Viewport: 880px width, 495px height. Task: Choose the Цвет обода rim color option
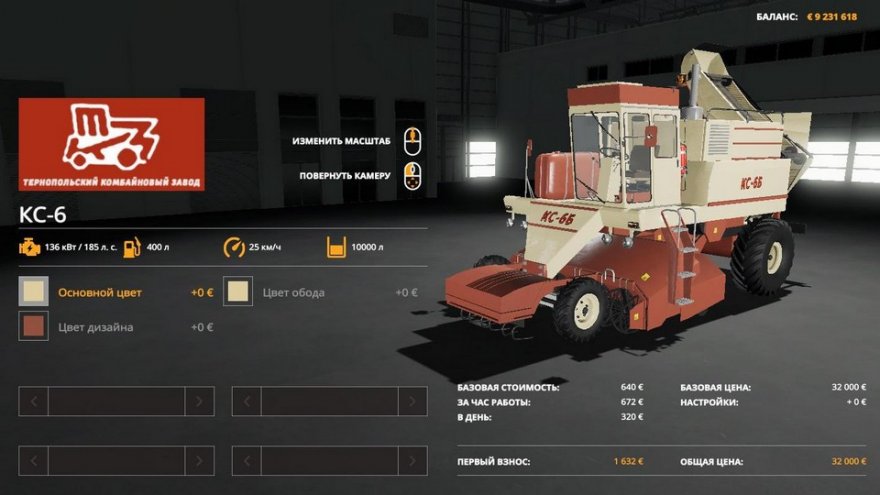pyautogui.click(x=294, y=293)
